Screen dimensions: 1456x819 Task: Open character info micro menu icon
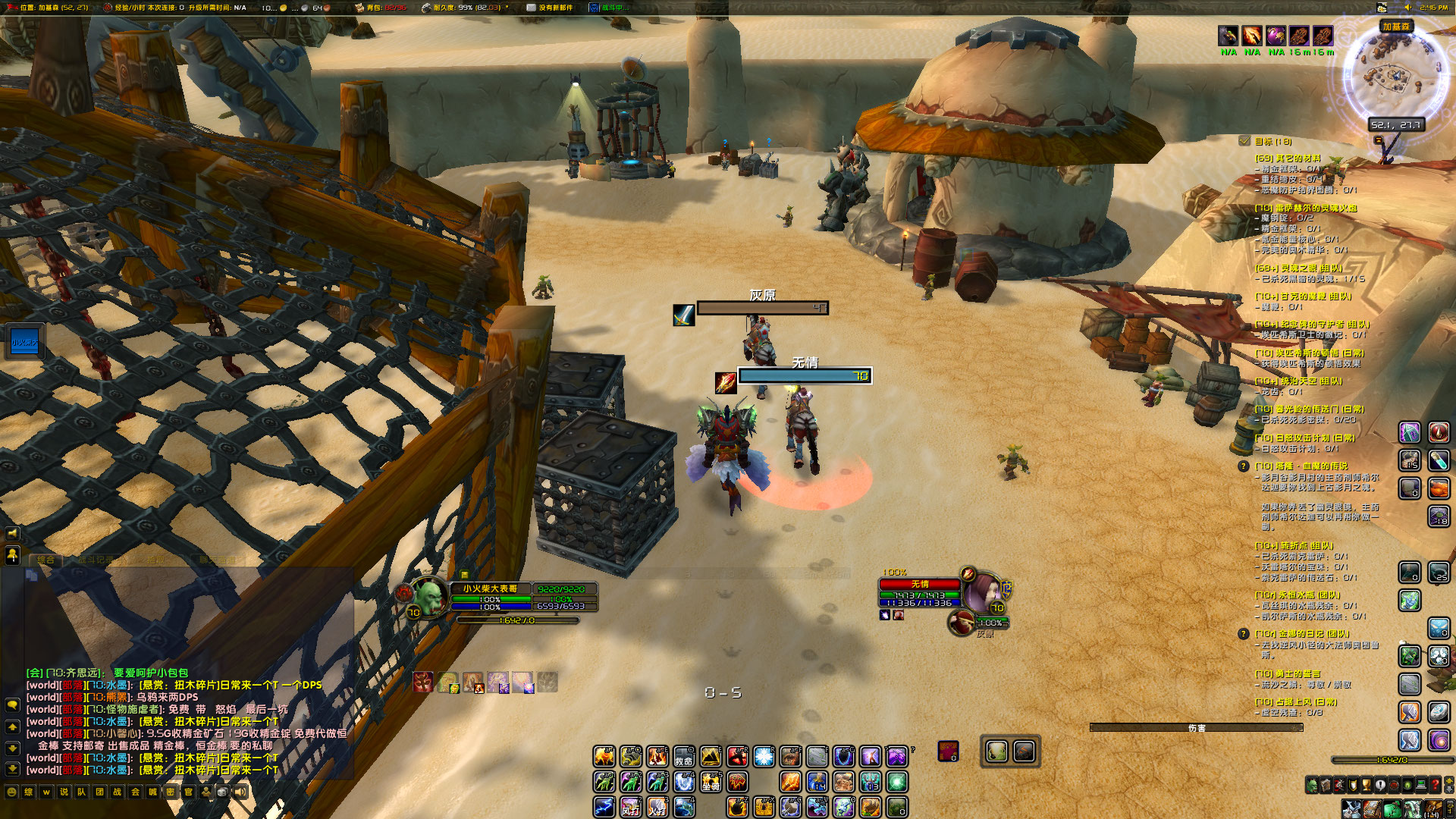pos(1312,786)
